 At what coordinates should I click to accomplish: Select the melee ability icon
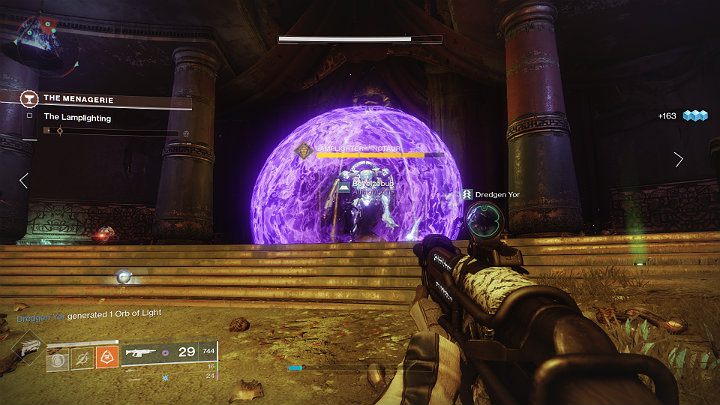(x=82, y=355)
